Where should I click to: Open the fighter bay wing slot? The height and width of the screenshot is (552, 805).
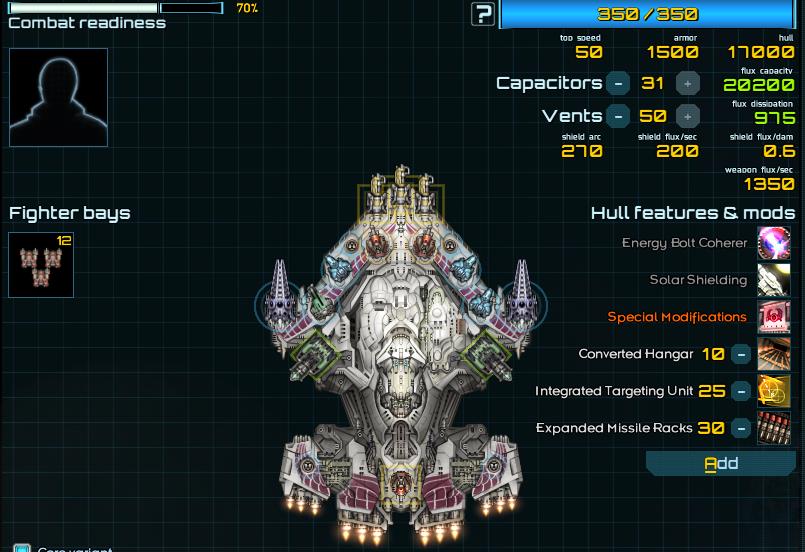tap(41, 265)
